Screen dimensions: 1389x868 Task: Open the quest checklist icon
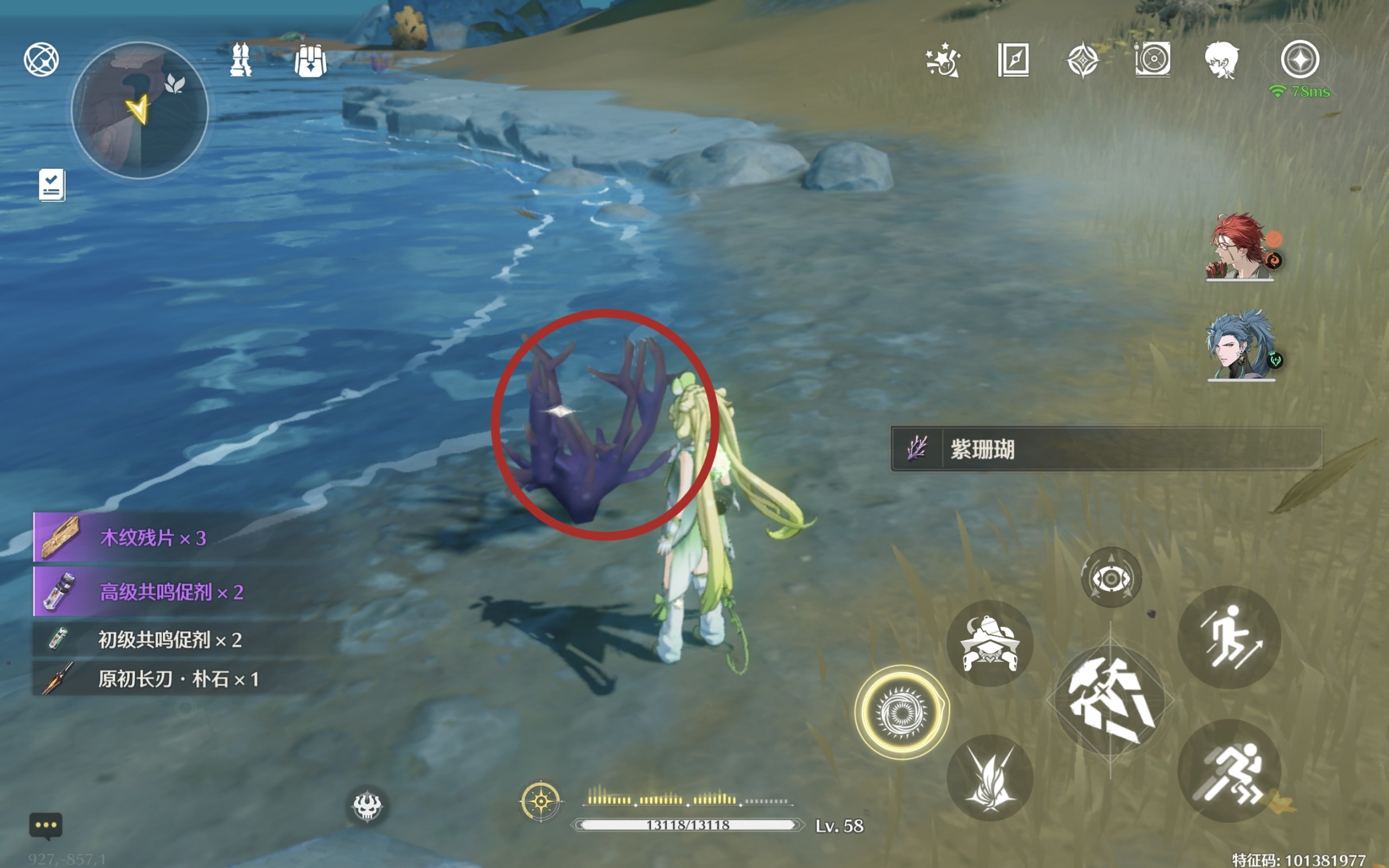[x=52, y=185]
